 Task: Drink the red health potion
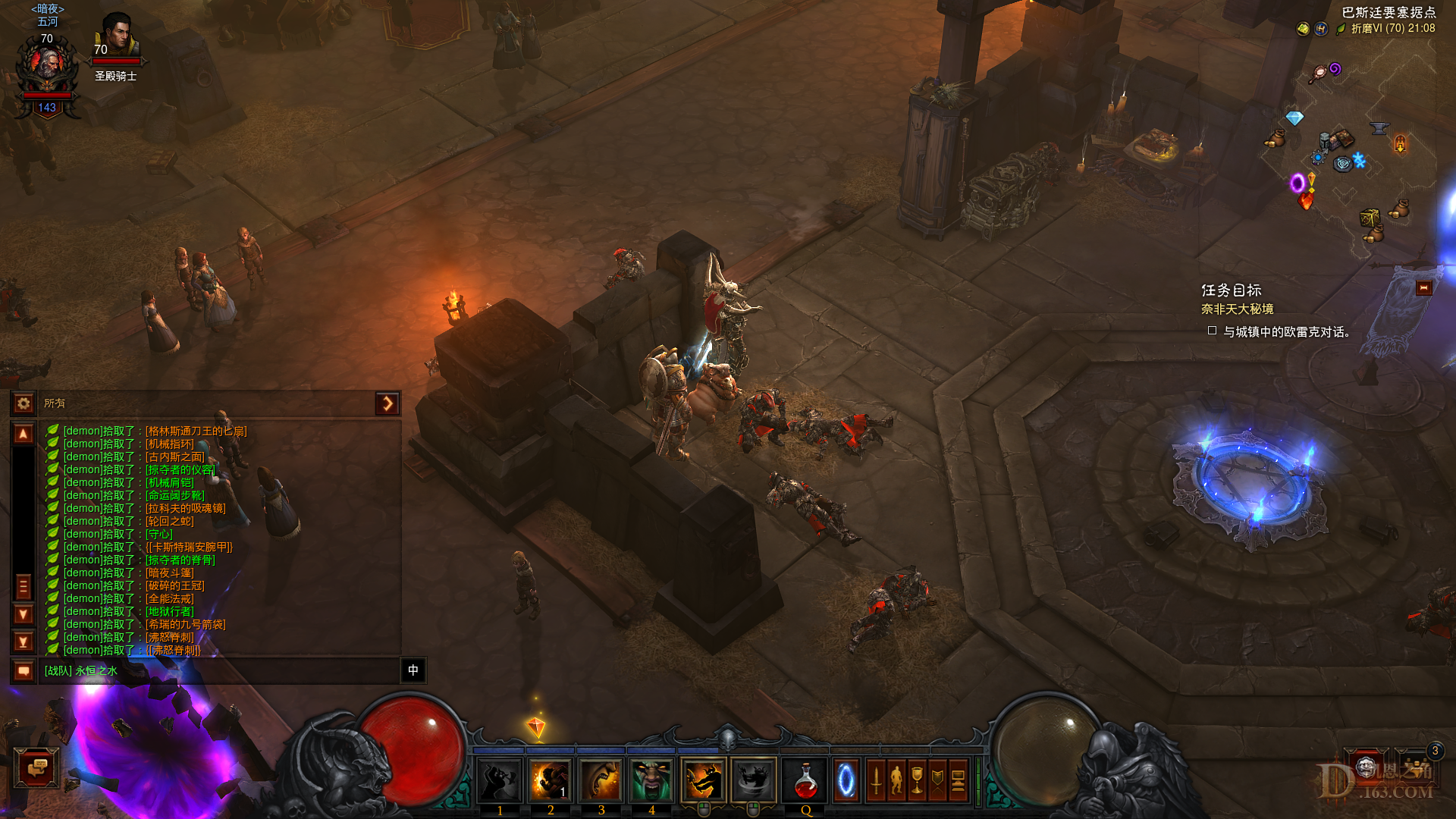click(x=805, y=780)
